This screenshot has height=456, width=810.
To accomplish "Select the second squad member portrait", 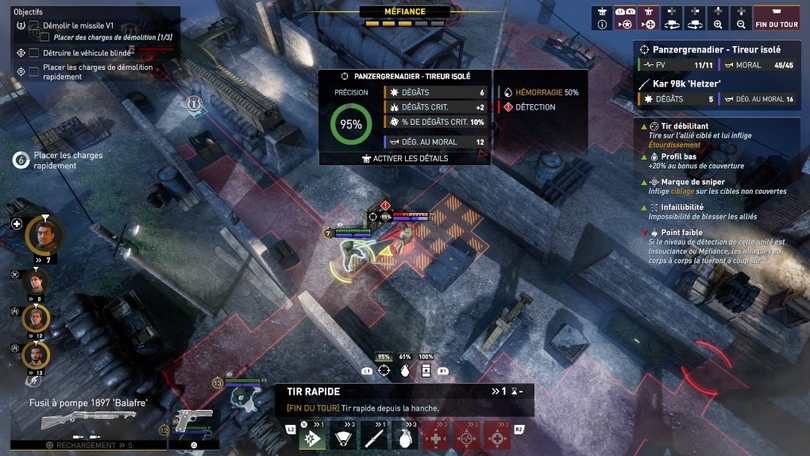I will (x=36, y=282).
